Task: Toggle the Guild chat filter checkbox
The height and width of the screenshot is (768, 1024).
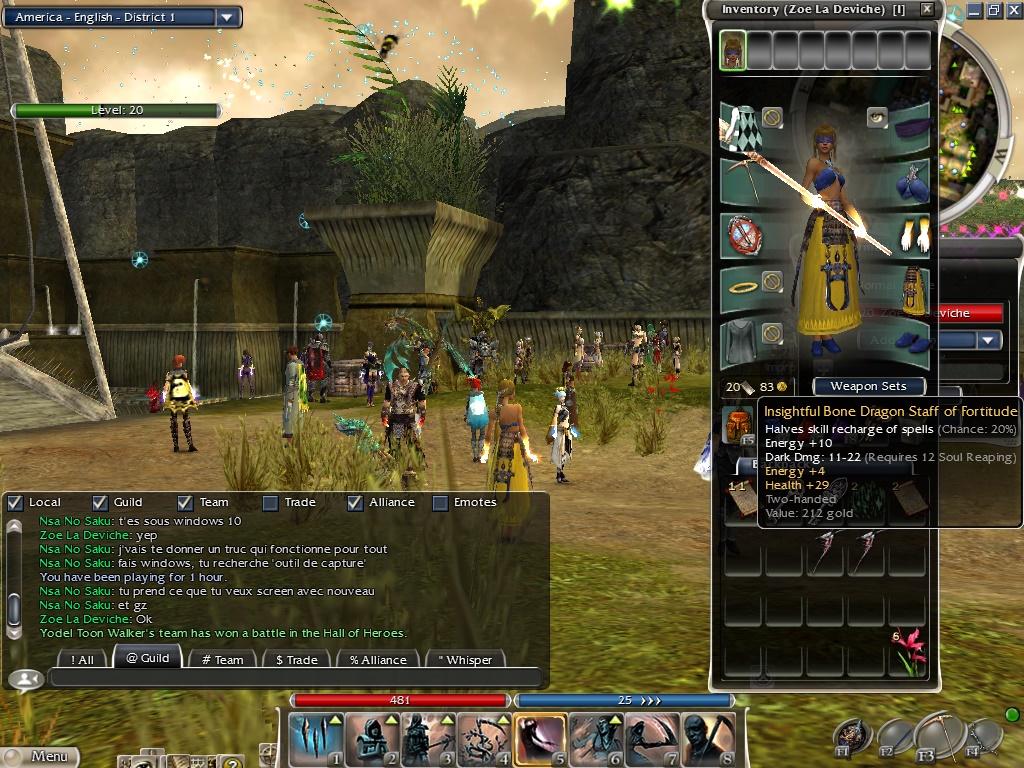Action: pos(99,502)
